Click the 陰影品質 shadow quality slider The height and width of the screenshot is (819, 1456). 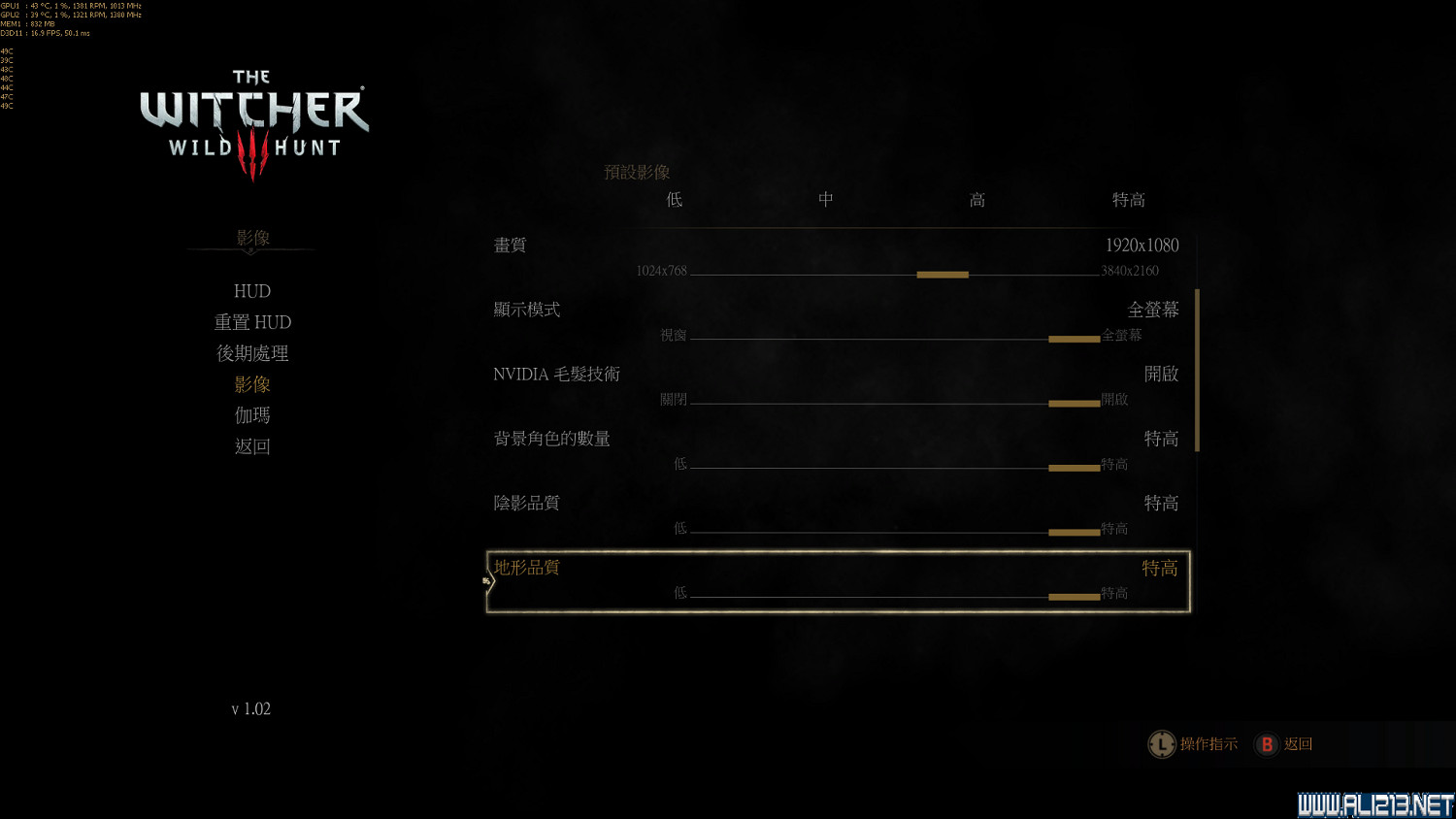click(1074, 532)
